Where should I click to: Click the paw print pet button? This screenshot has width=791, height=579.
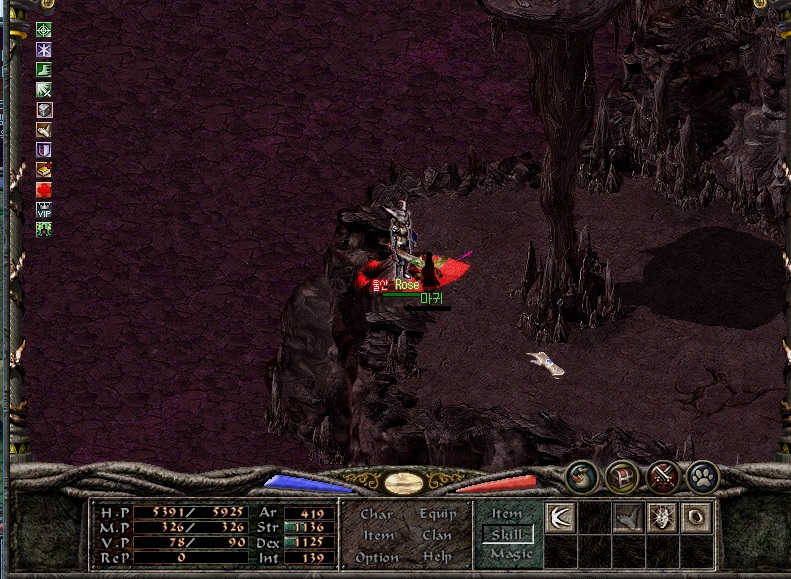(x=704, y=477)
